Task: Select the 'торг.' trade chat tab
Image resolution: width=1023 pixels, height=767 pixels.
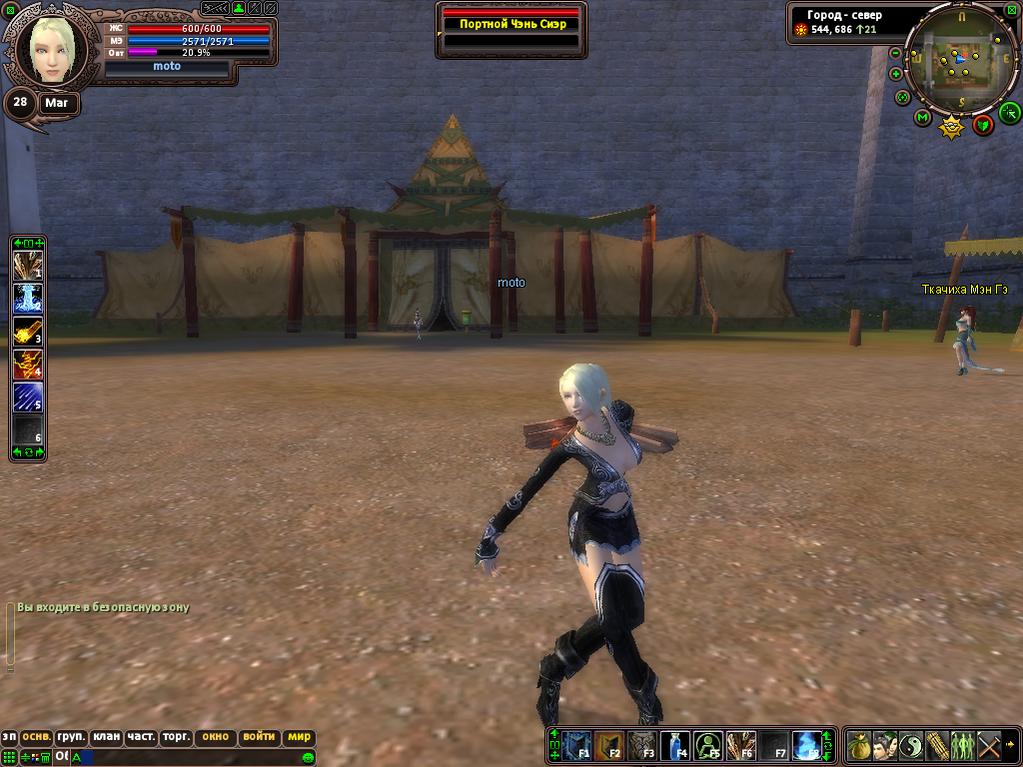Action: 176,737
